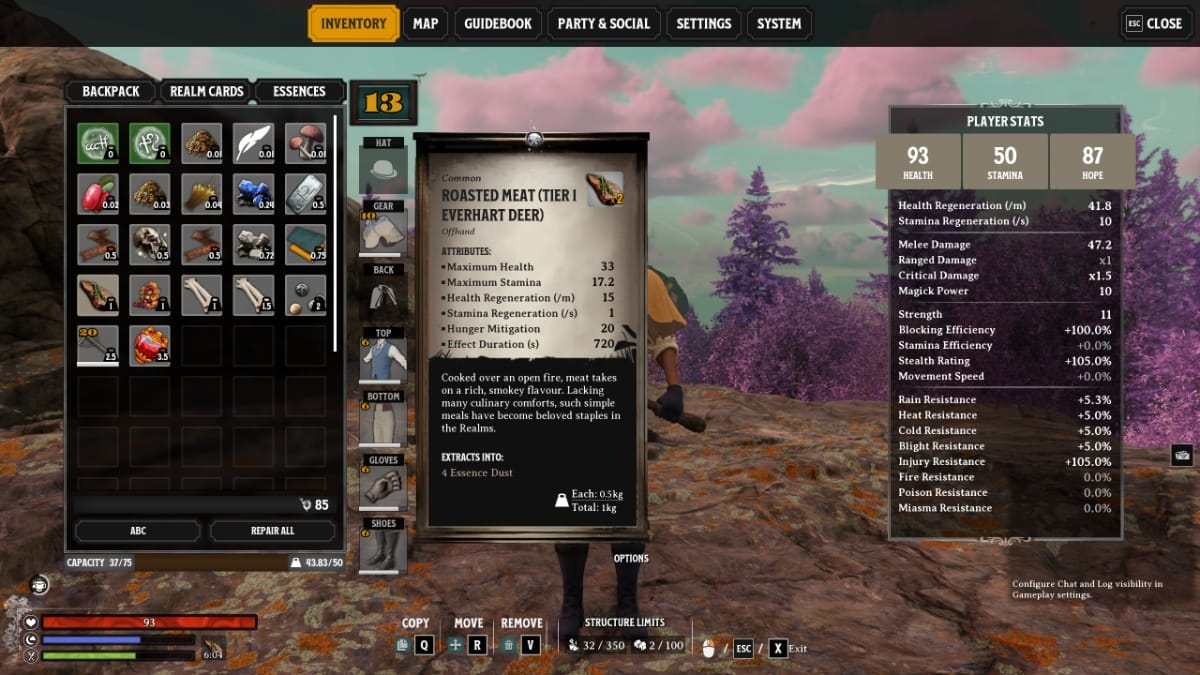Show the Essences tab
1200x675 pixels.
(299, 91)
